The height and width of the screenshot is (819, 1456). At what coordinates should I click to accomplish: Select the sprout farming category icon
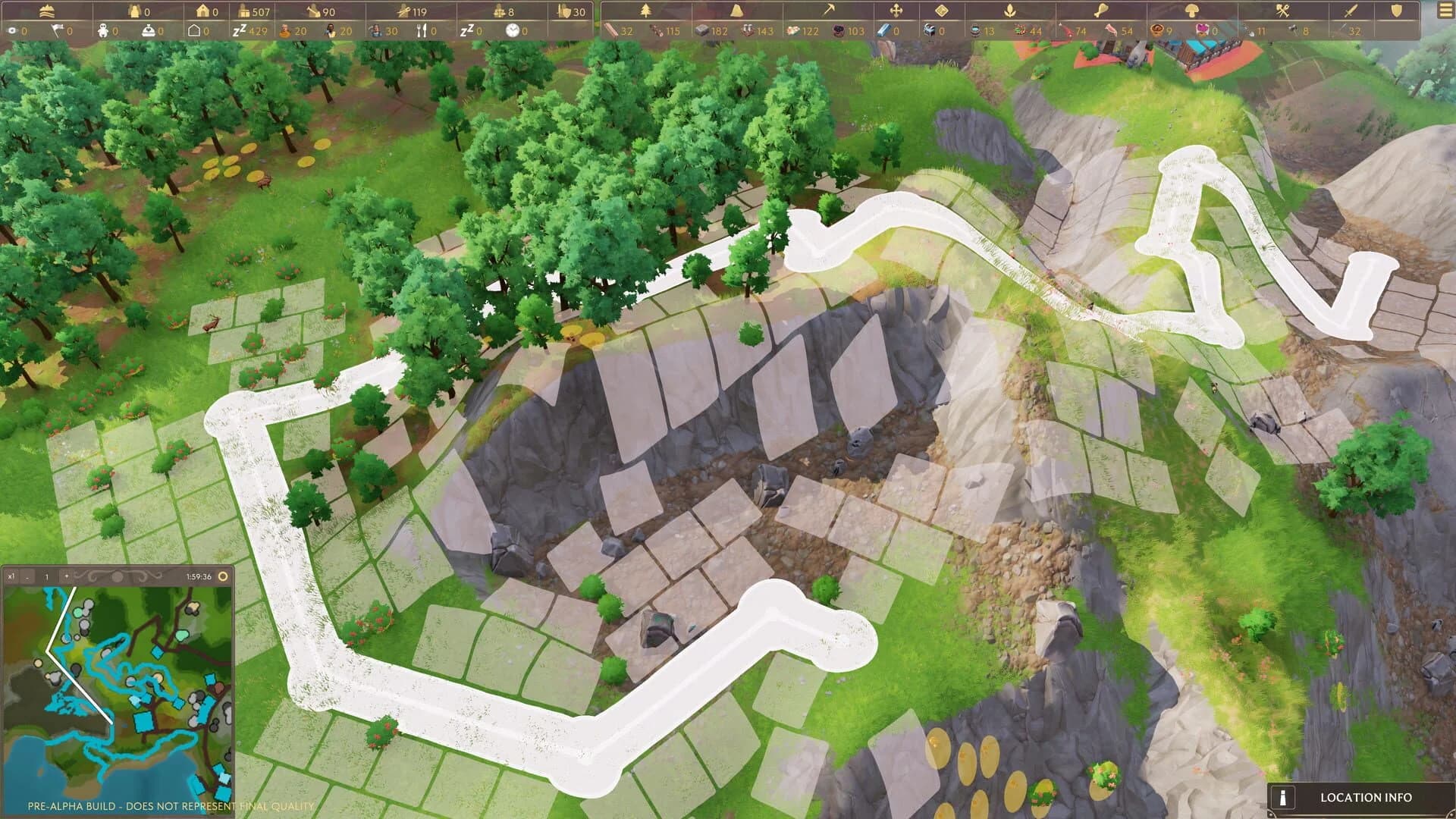(1009, 11)
